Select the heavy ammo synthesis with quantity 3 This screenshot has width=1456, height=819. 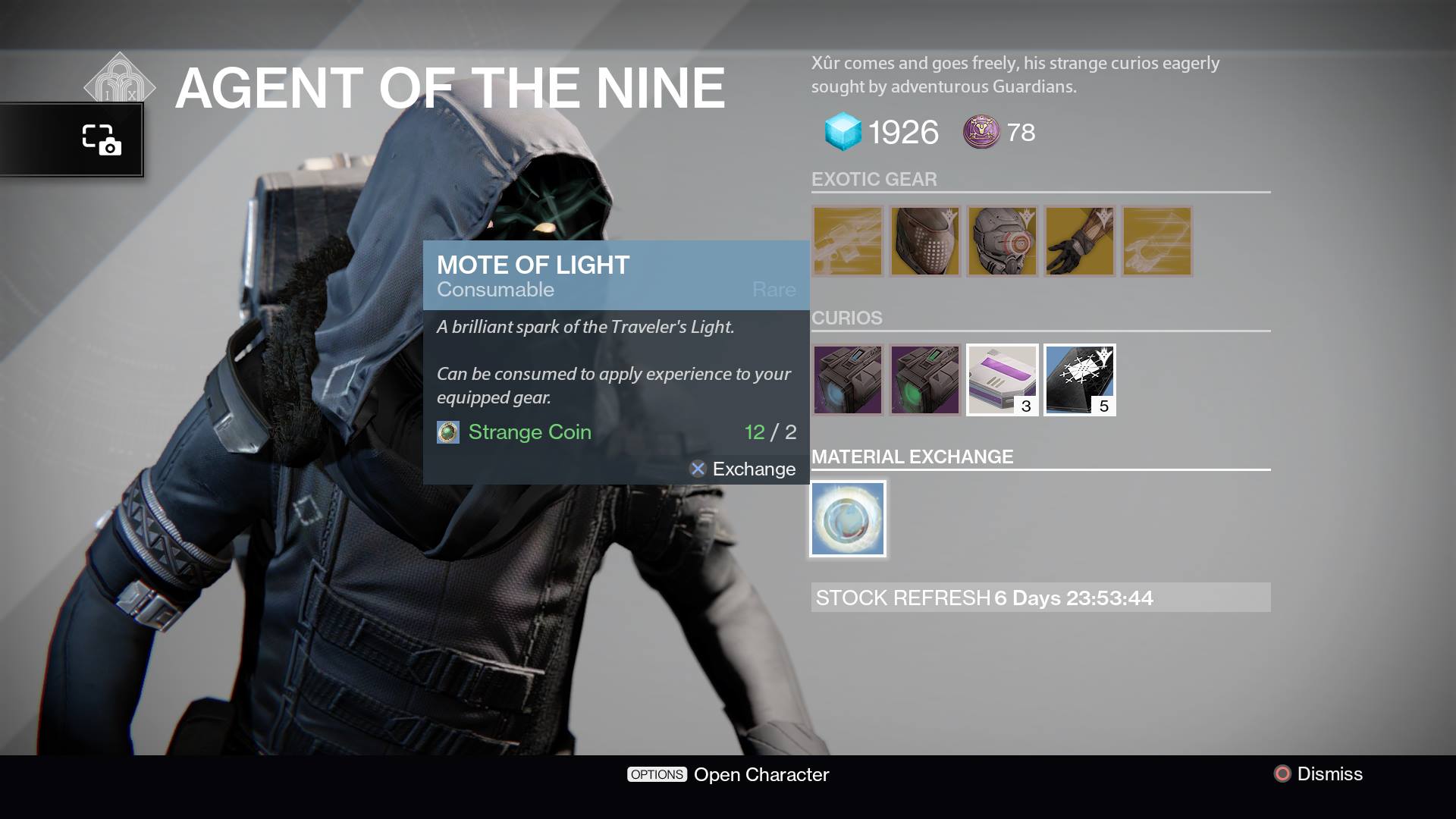coord(1002,380)
